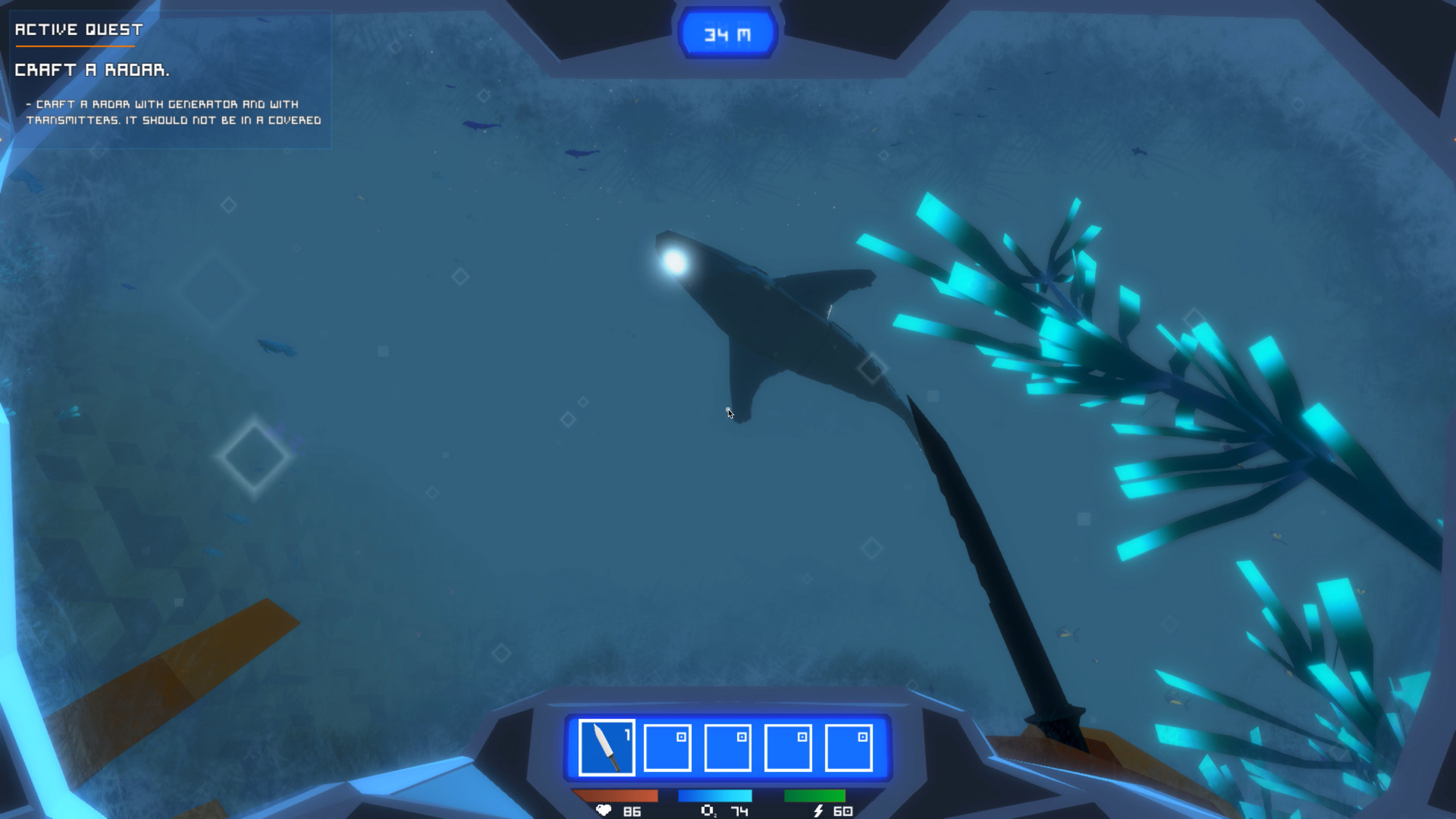Click the small marker icon in hotbar slot five
1456x819 pixels.
pos(862,735)
